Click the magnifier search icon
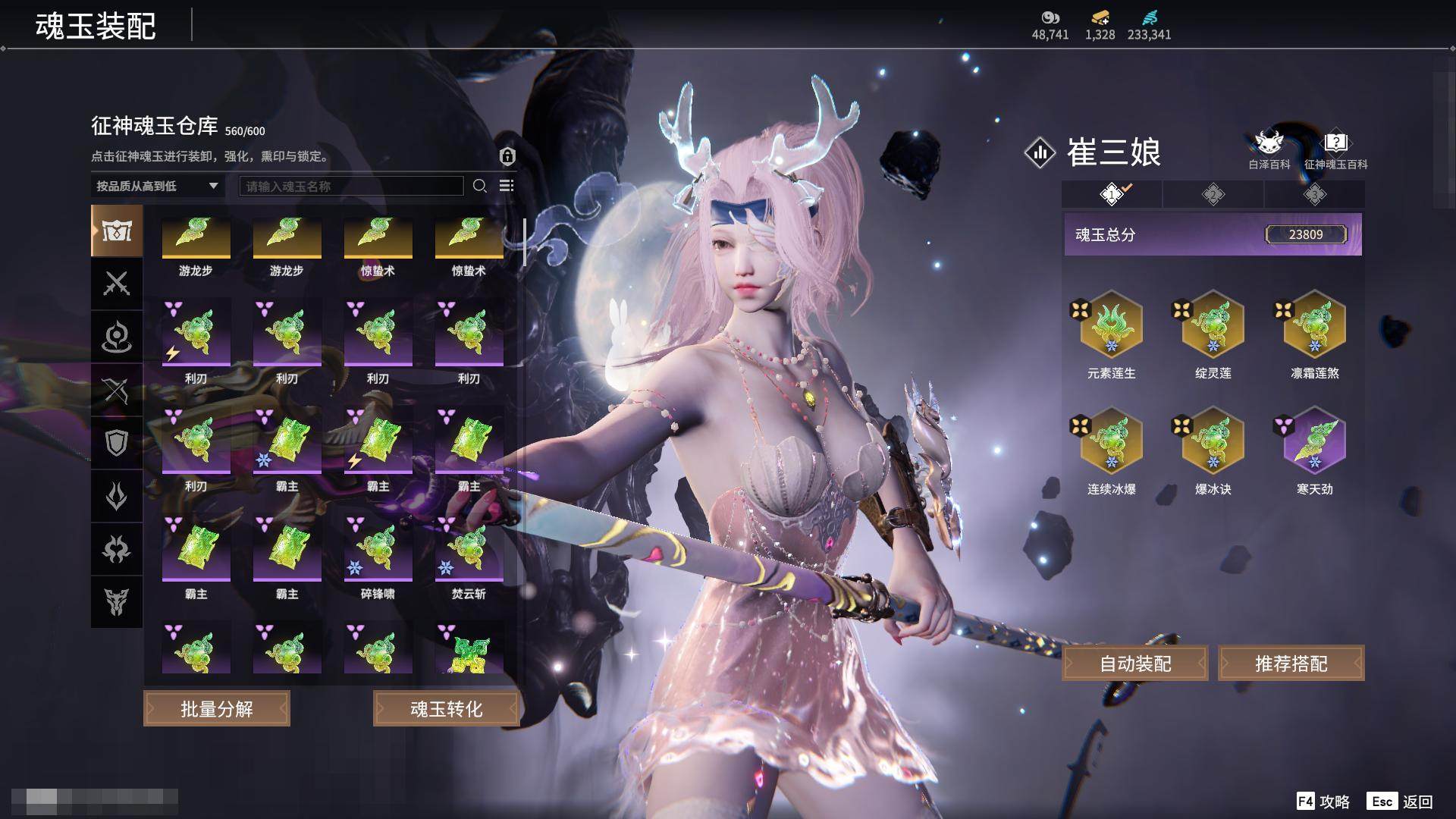Screen dimensions: 1456x819 coord(479,186)
